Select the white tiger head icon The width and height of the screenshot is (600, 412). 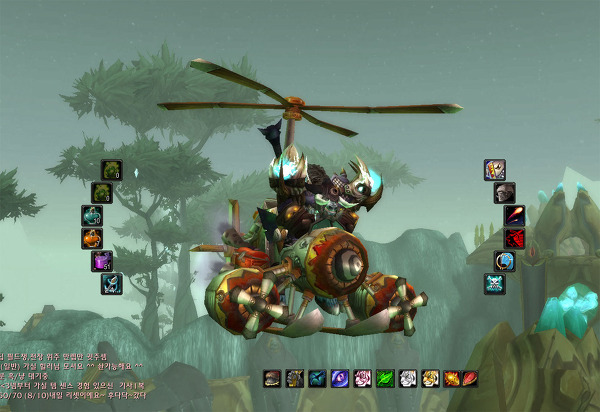407,379
